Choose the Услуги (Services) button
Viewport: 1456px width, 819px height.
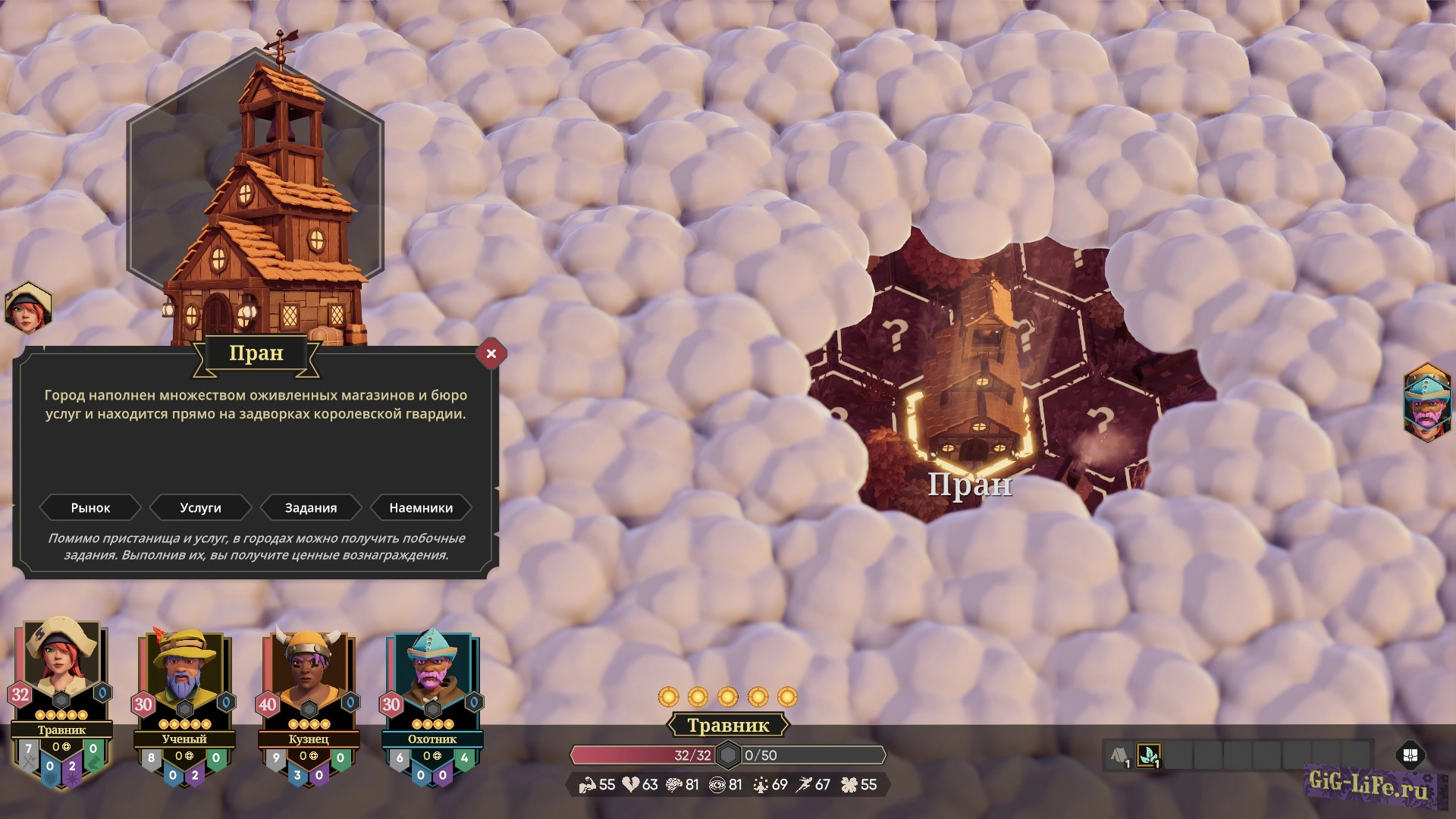click(200, 508)
